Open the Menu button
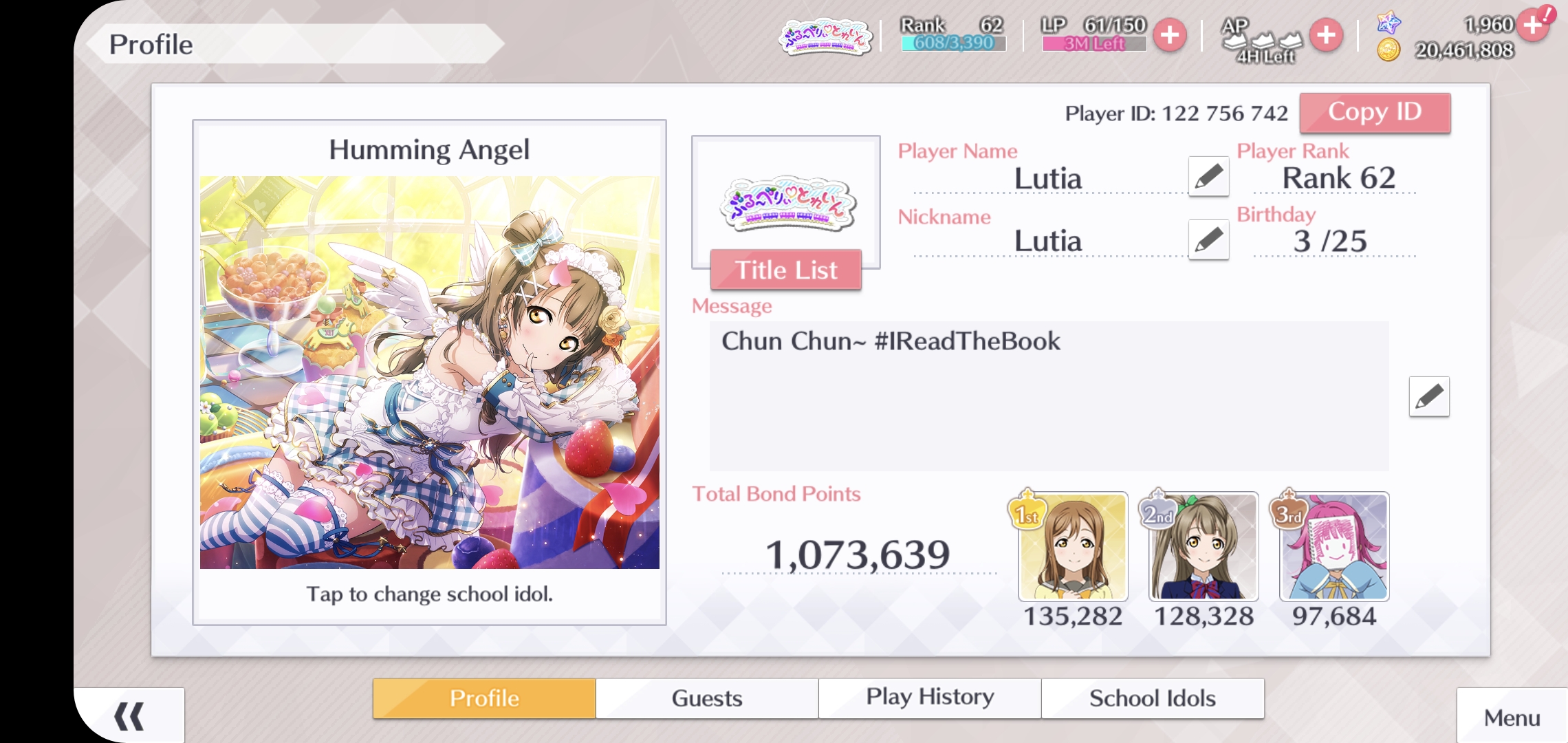 pyautogui.click(x=1512, y=718)
